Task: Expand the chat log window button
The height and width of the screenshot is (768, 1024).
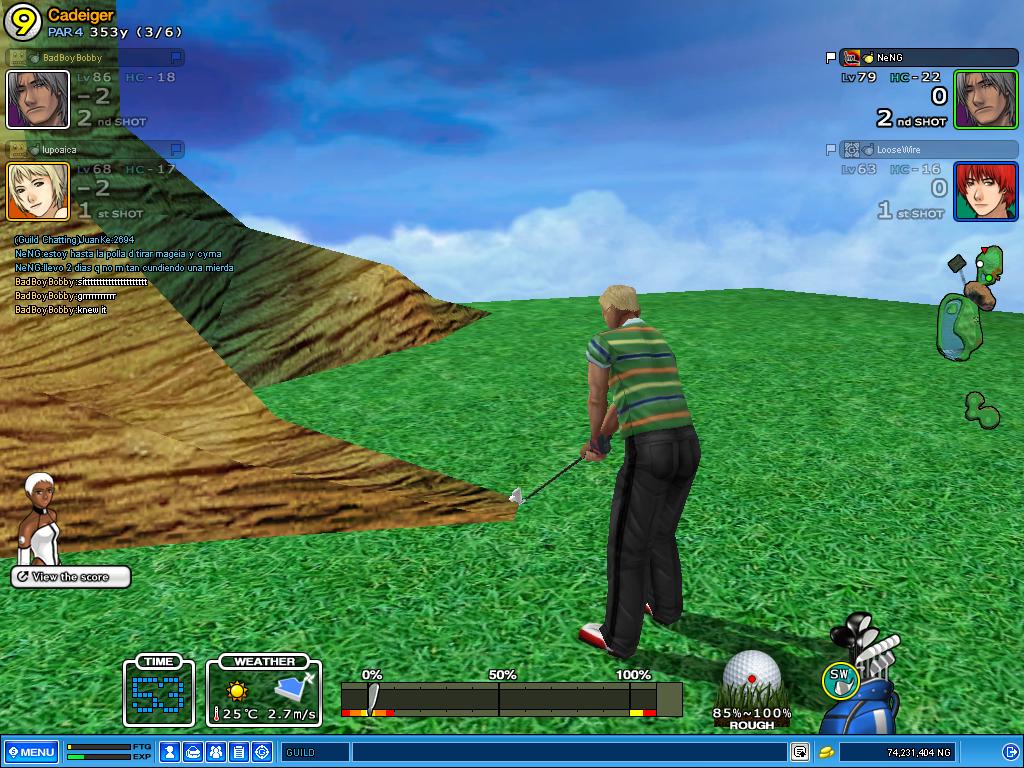Action: (800, 752)
